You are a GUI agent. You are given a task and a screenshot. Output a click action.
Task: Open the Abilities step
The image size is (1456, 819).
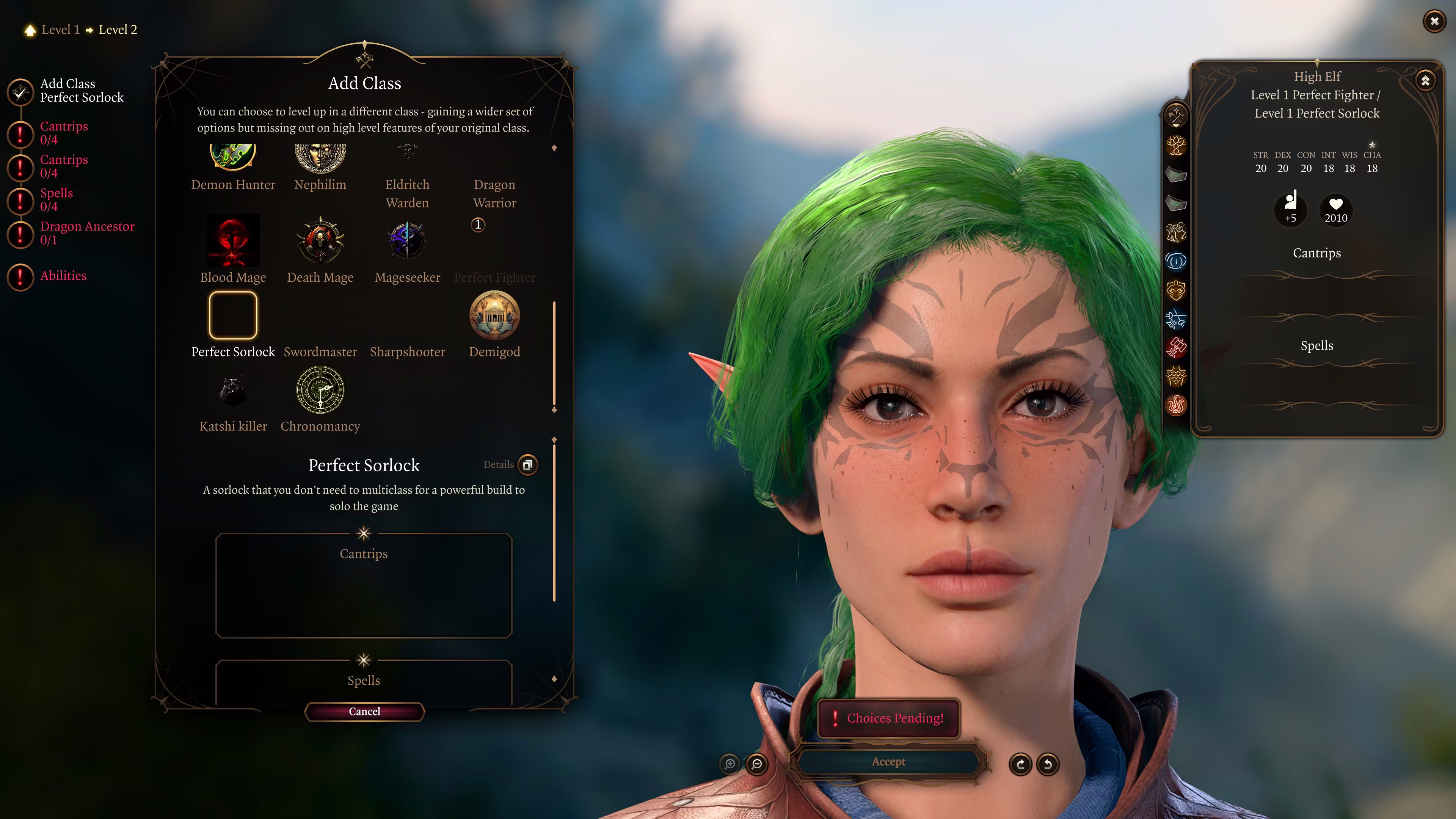(63, 276)
